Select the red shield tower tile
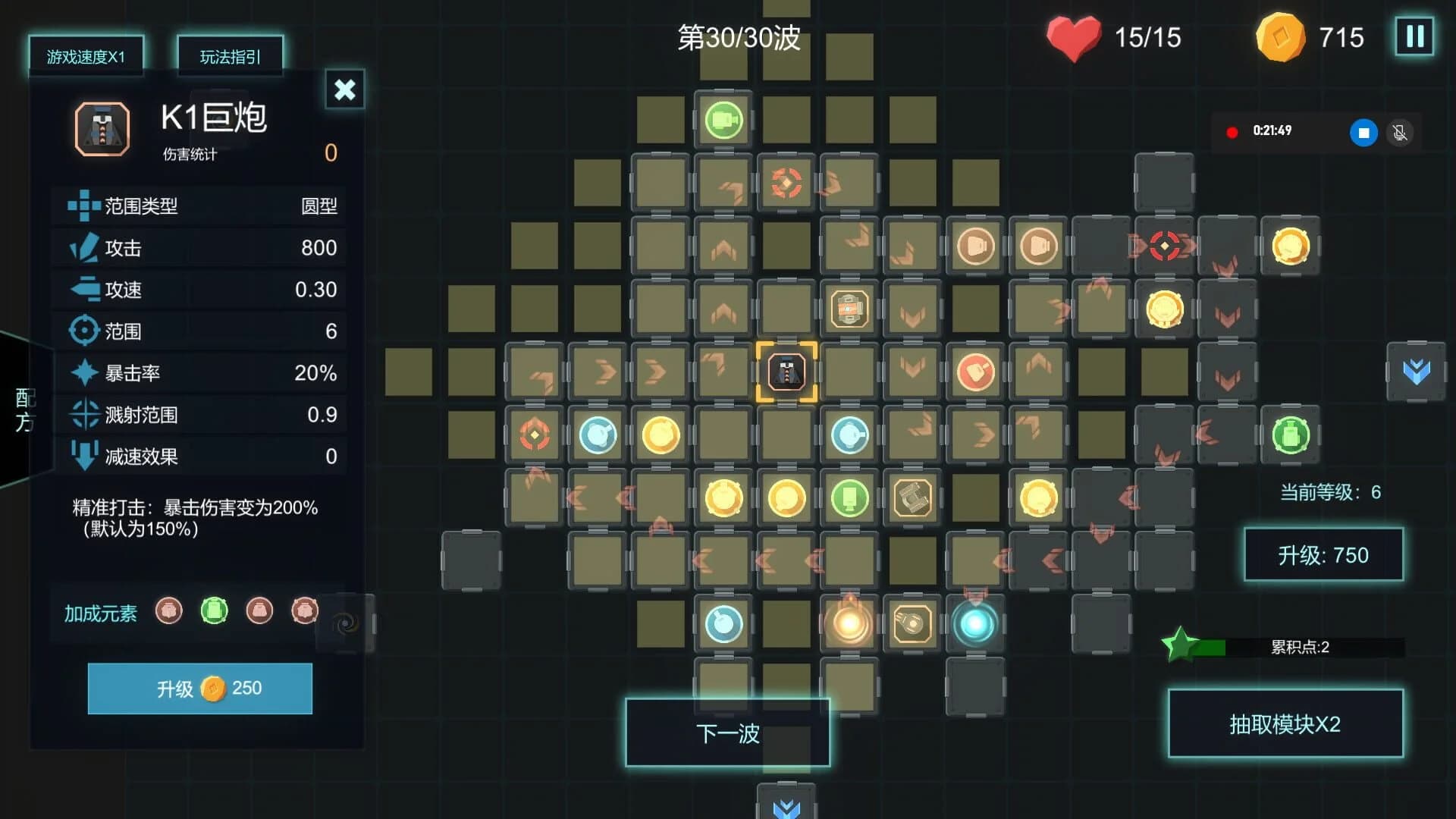Image resolution: width=1456 pixels, height=819 pixels. (x=975, y=372)
